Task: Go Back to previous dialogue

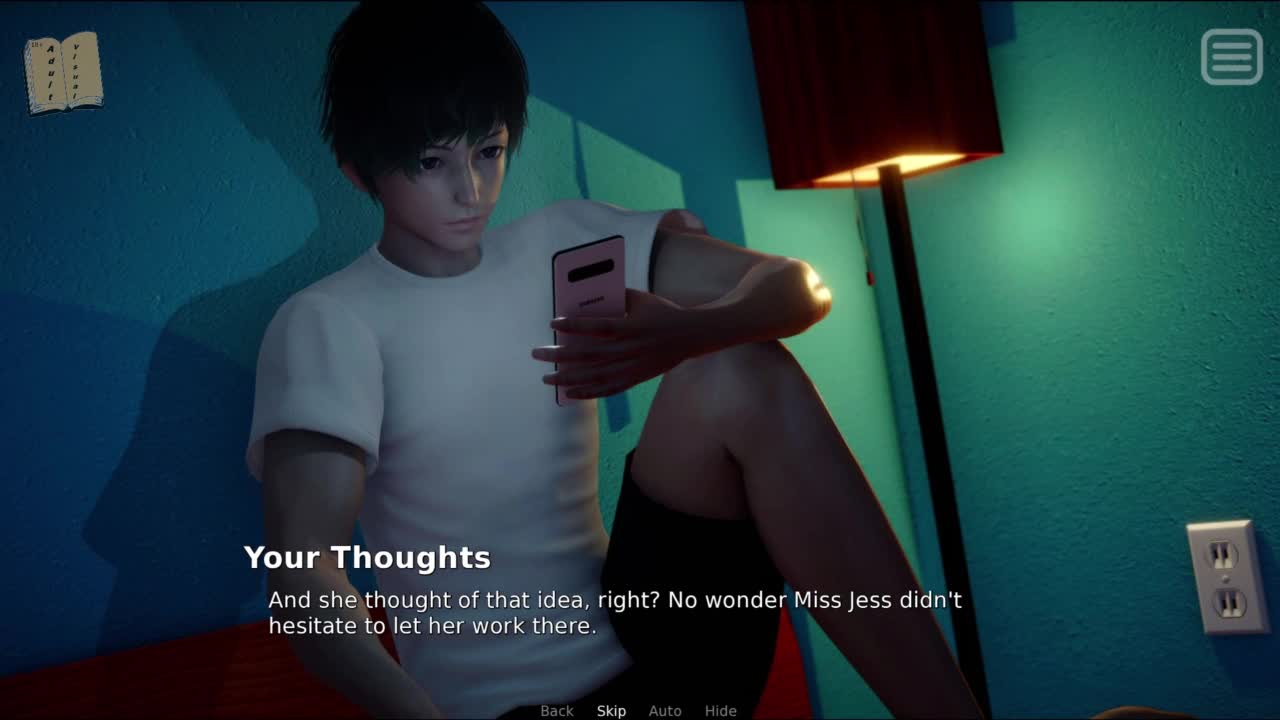Action: [x=557, y=711]
